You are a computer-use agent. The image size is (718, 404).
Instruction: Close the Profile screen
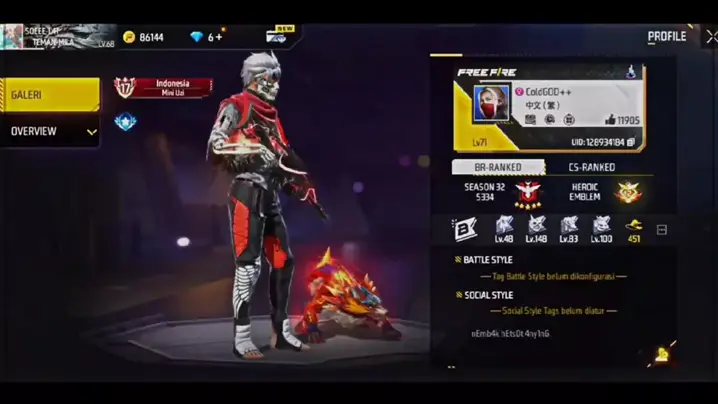[711, 36]
